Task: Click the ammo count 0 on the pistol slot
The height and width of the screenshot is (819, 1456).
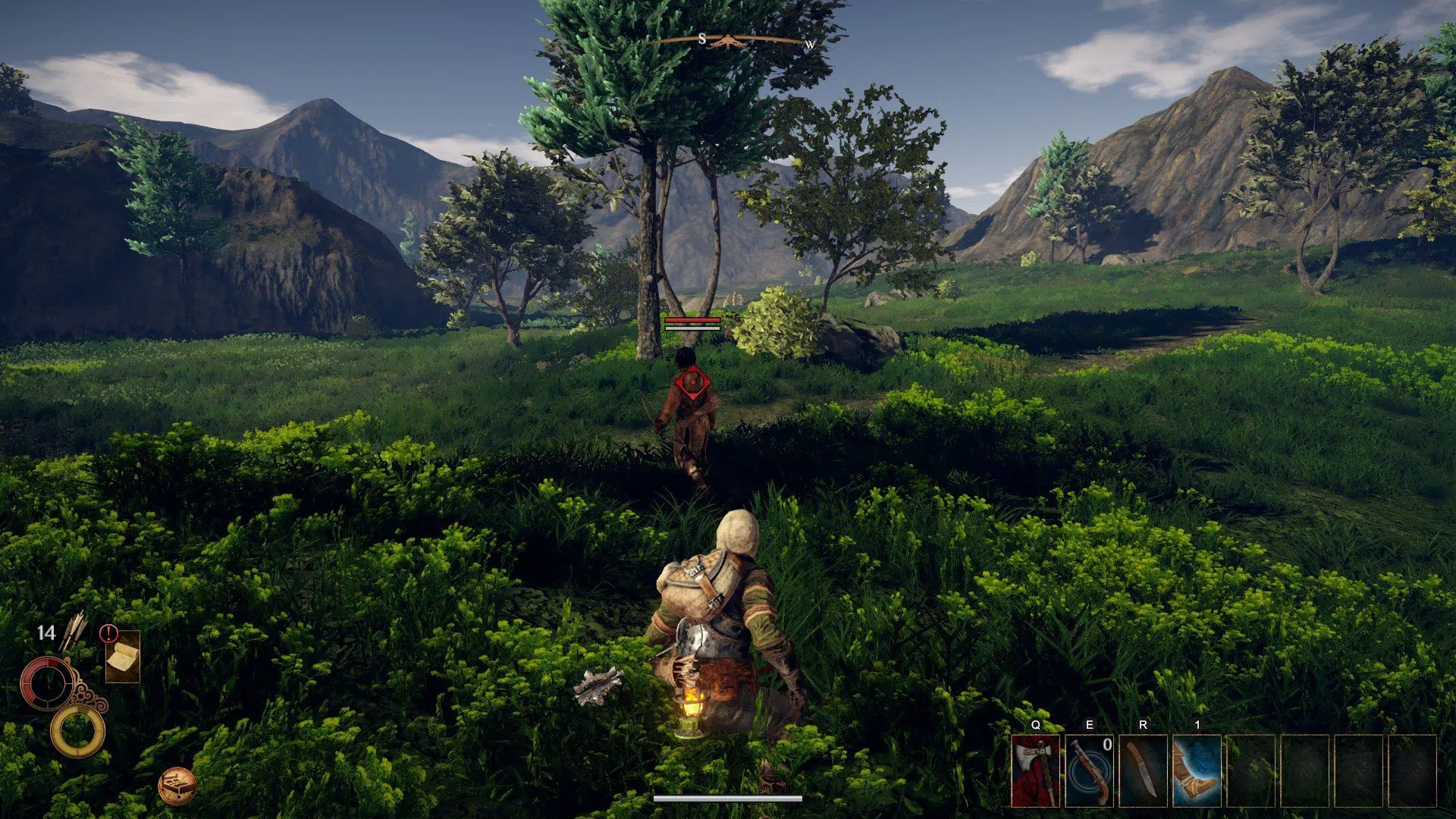Action: coord(1107,744)
